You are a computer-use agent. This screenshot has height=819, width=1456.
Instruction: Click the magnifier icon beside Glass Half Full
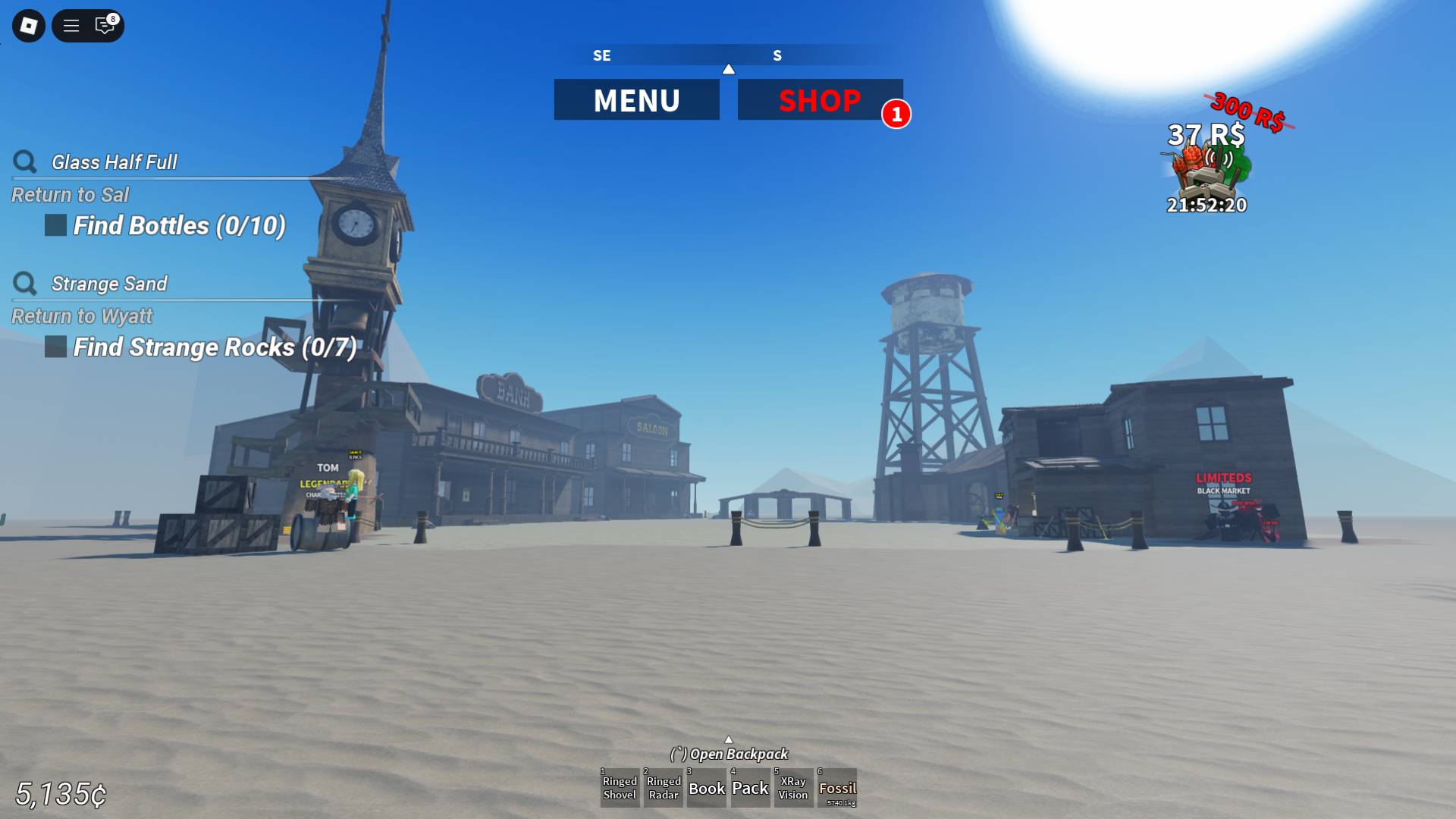tap(25, 162)
